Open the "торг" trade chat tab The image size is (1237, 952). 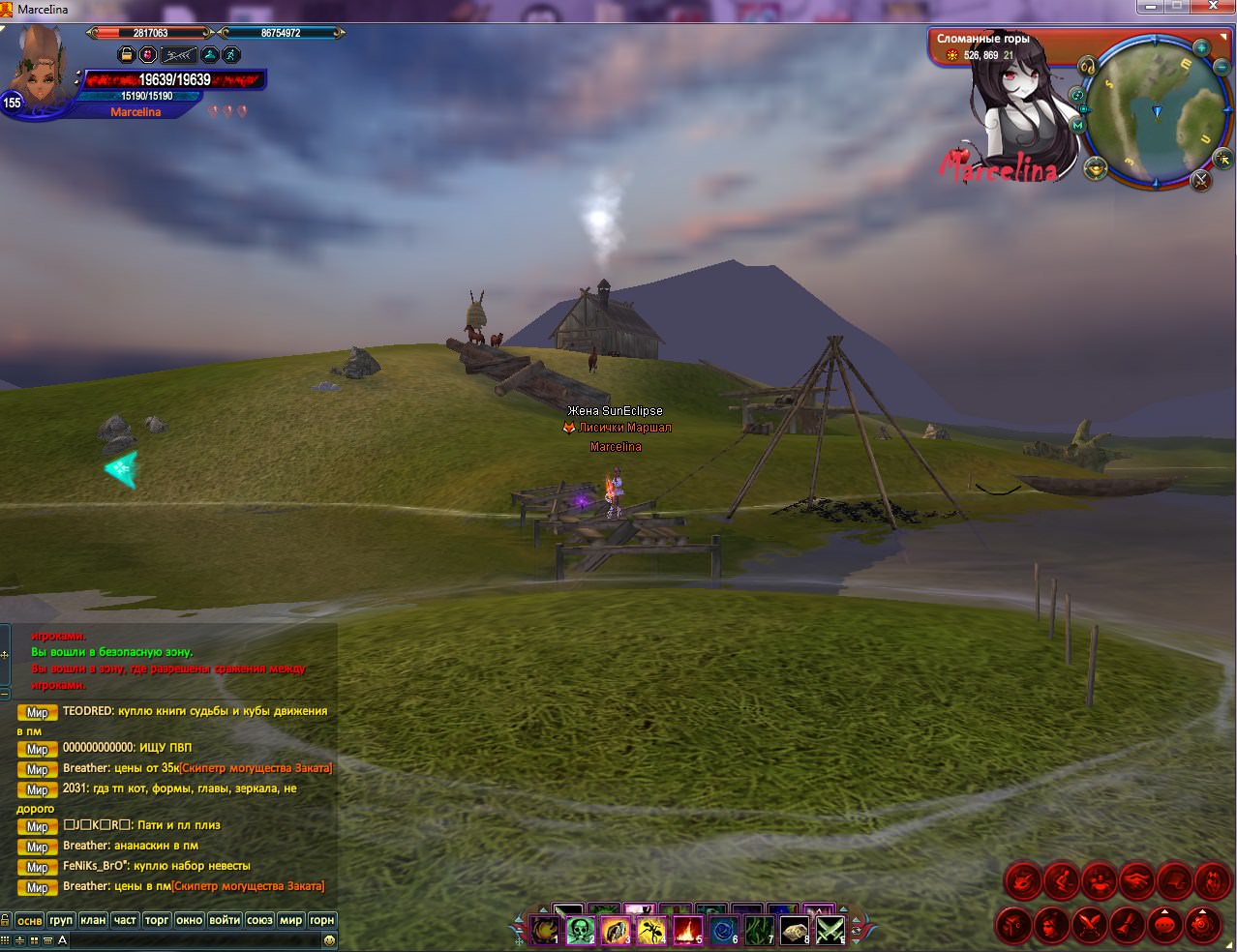pos(157,920)
